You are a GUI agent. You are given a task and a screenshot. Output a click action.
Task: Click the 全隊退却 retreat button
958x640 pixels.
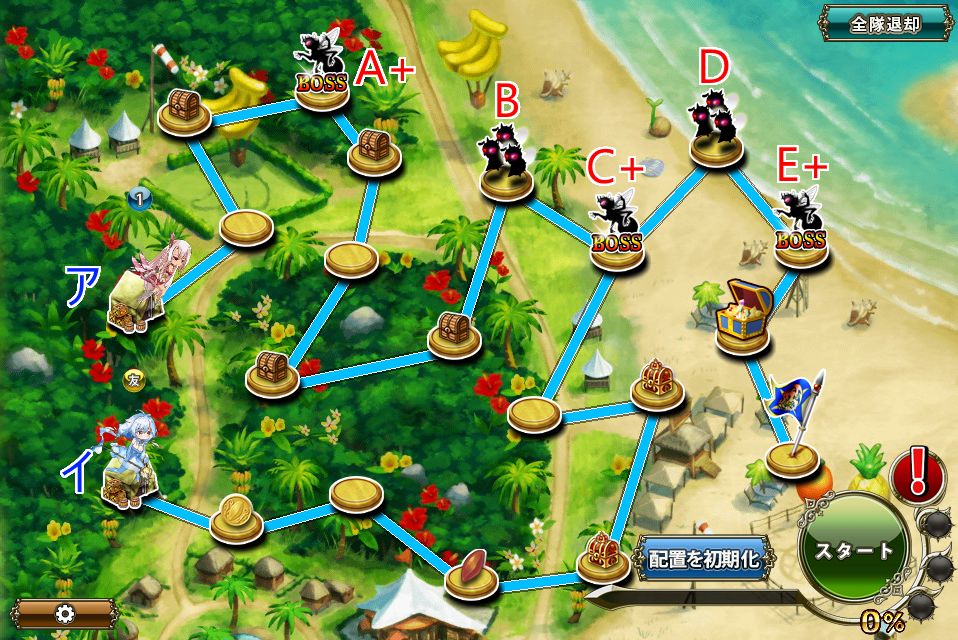point(885,22)
